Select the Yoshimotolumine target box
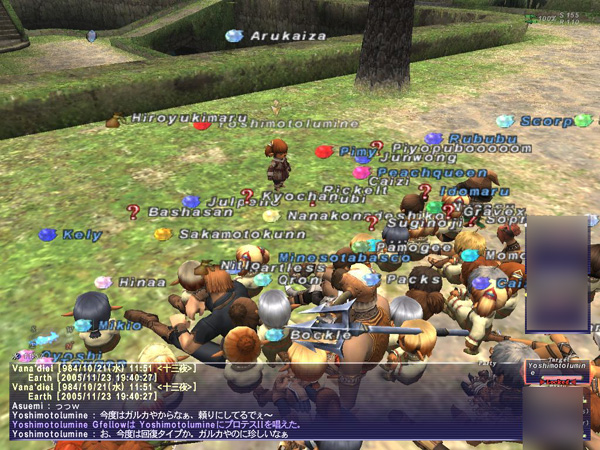Image resolution: width=600 pixels, height=450 pixels. (557, 373)
